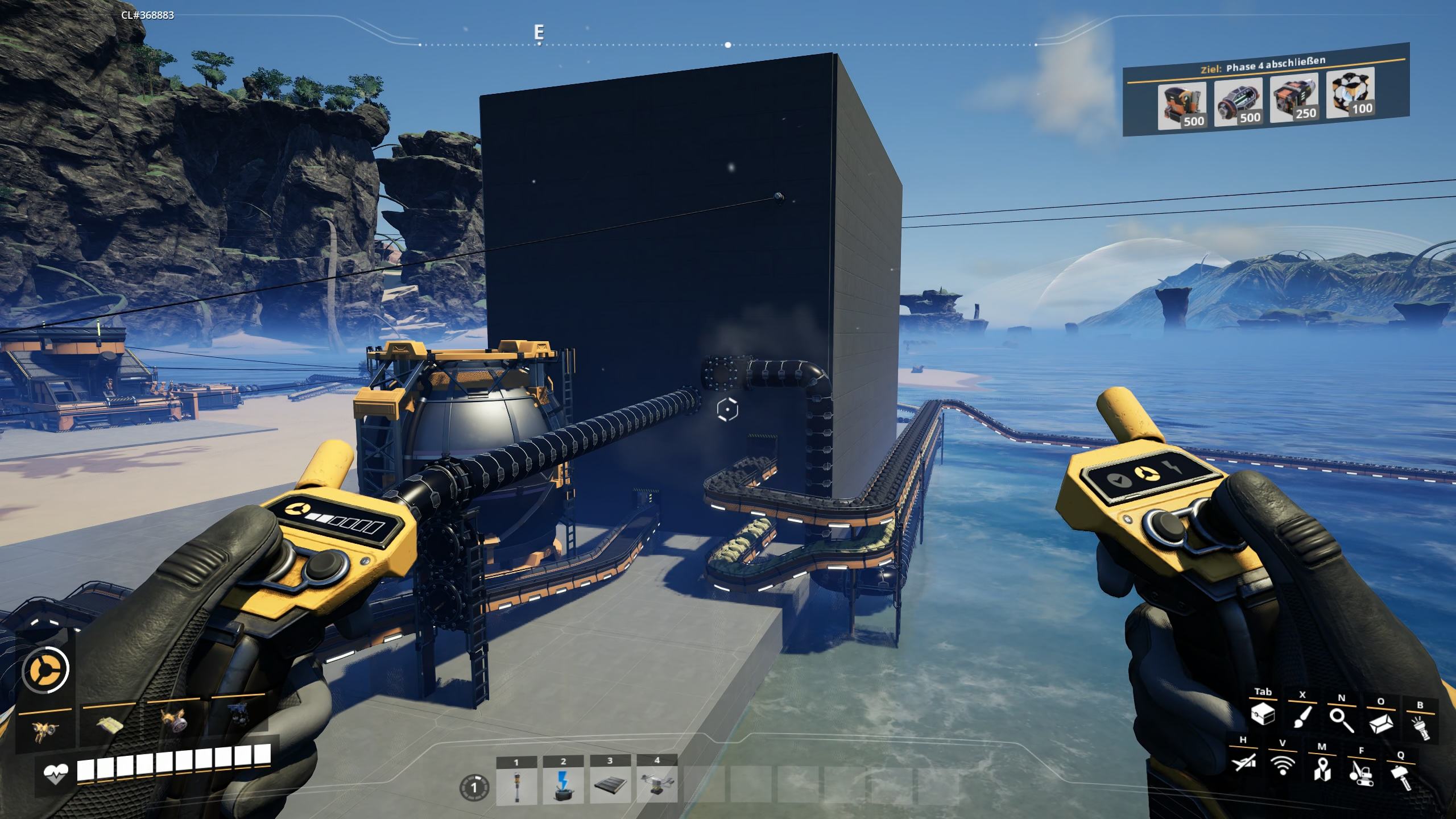Select the hoverpack equipment slot
1456x819 pixels.
[x=47, y=731]
